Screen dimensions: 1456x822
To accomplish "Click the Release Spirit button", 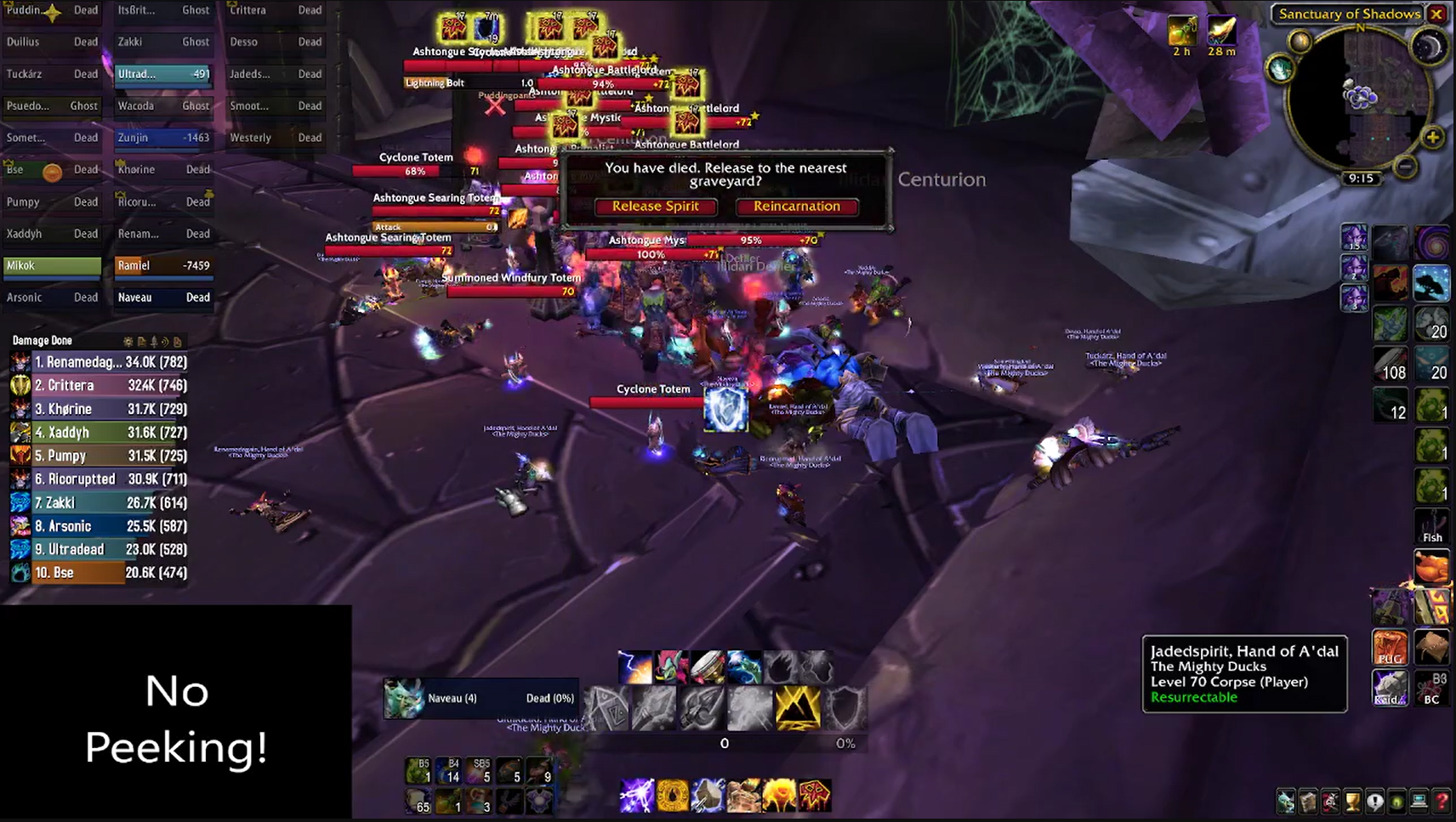I will [x=655, y=207].
